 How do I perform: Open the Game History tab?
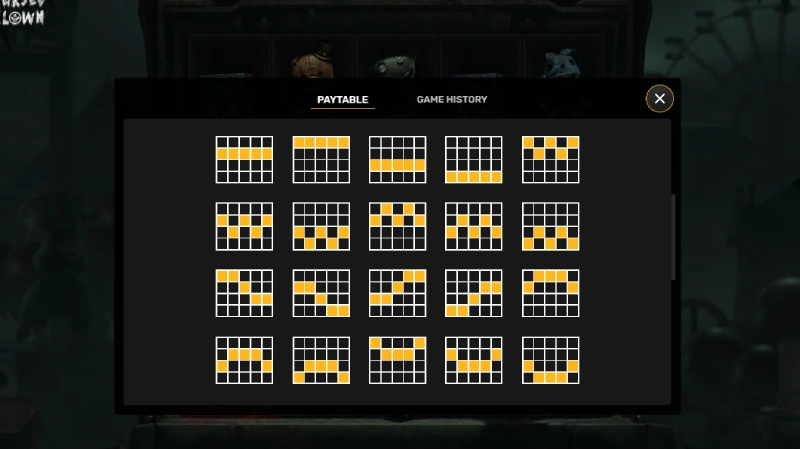point(452,100)
